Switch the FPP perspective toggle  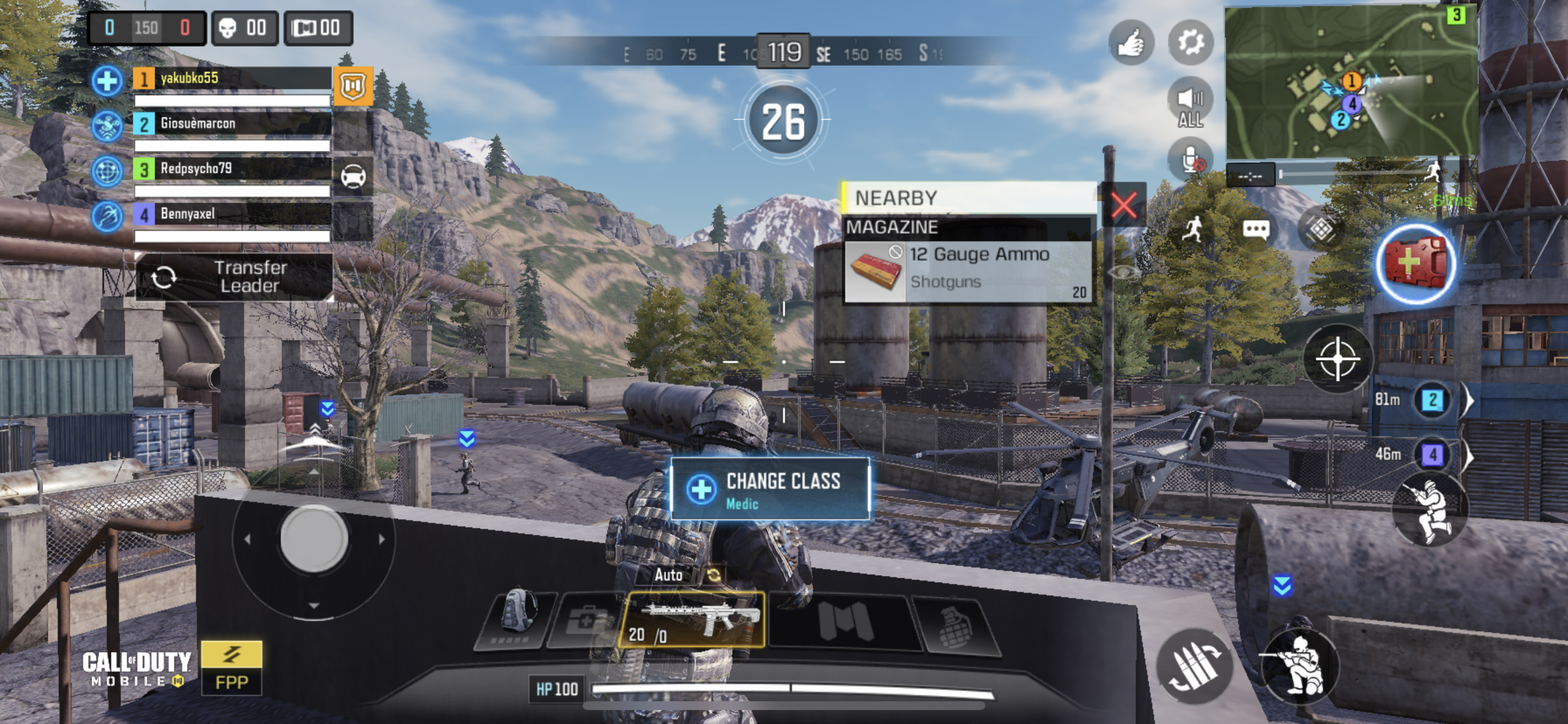[232, 668]
